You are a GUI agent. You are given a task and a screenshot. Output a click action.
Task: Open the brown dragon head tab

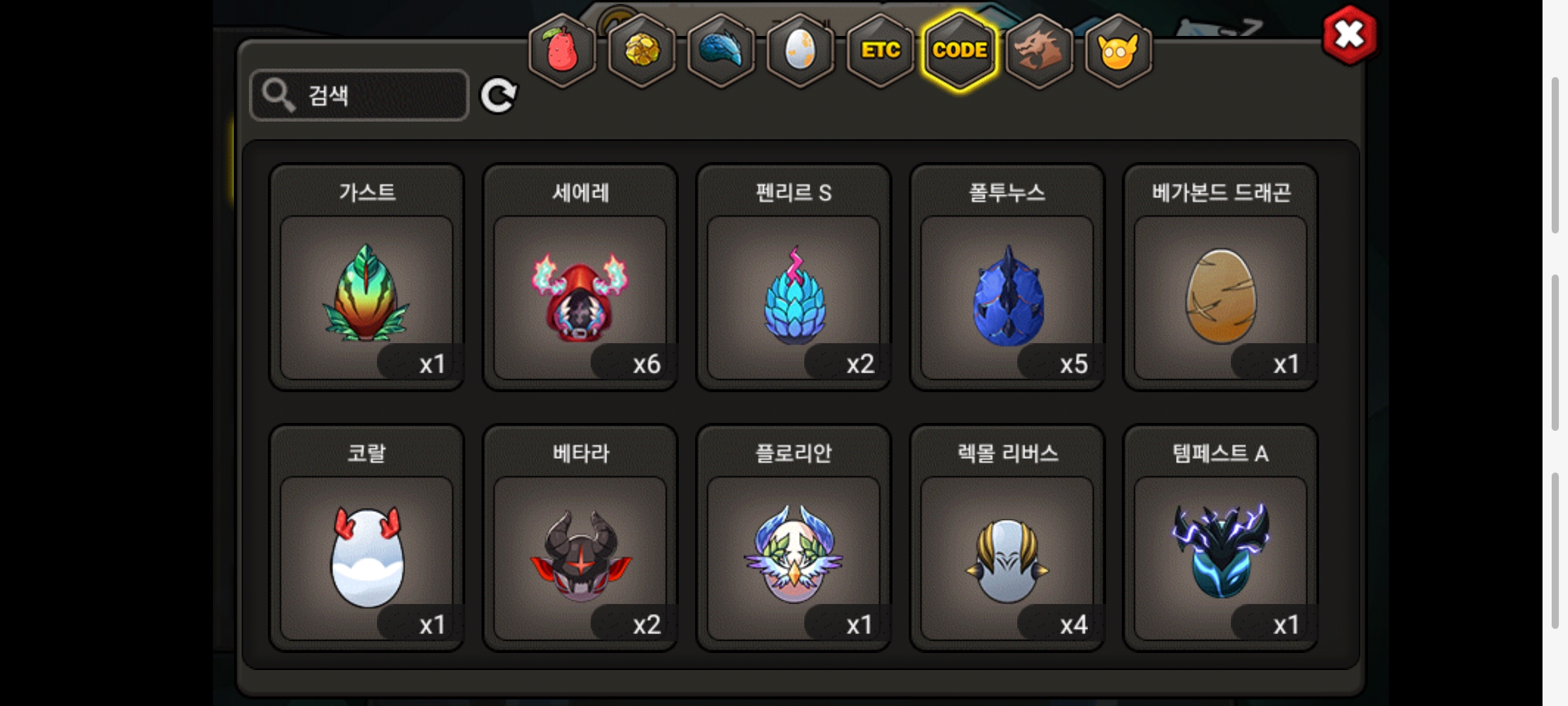pos(1039,50)
